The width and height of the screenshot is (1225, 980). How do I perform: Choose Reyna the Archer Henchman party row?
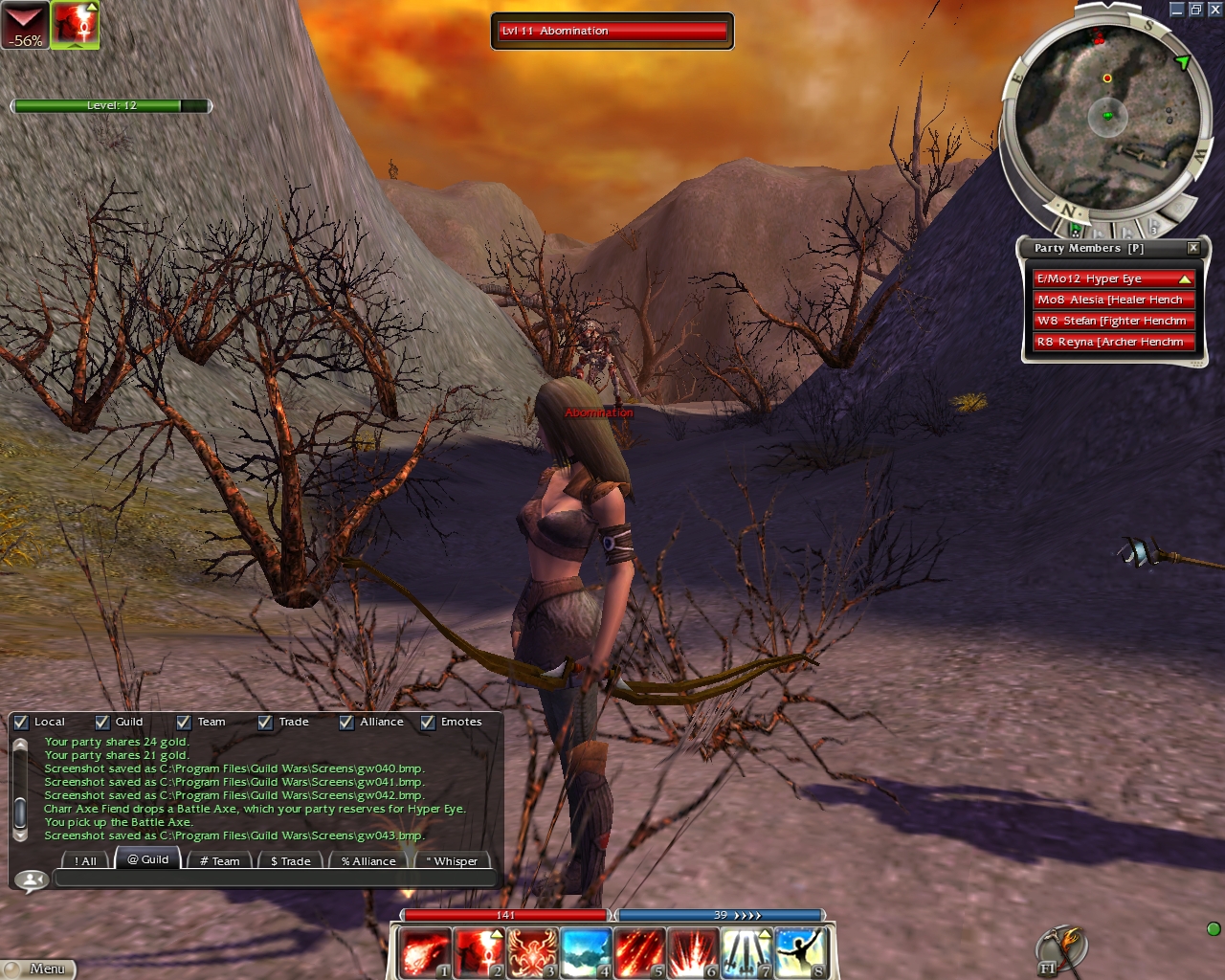[1114, 342]
